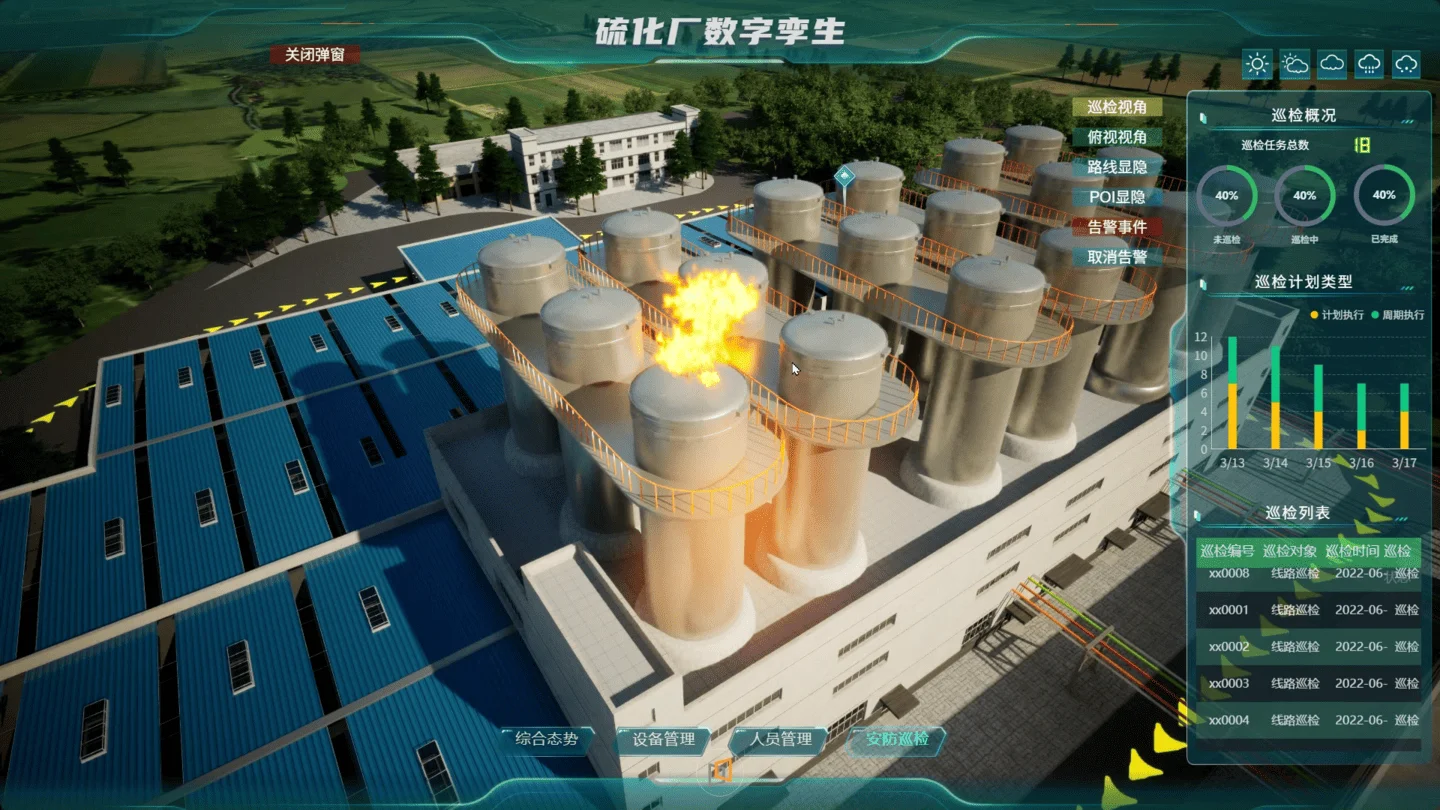
Task: Select the sunny weather icon
Action: pos(1257,65)
